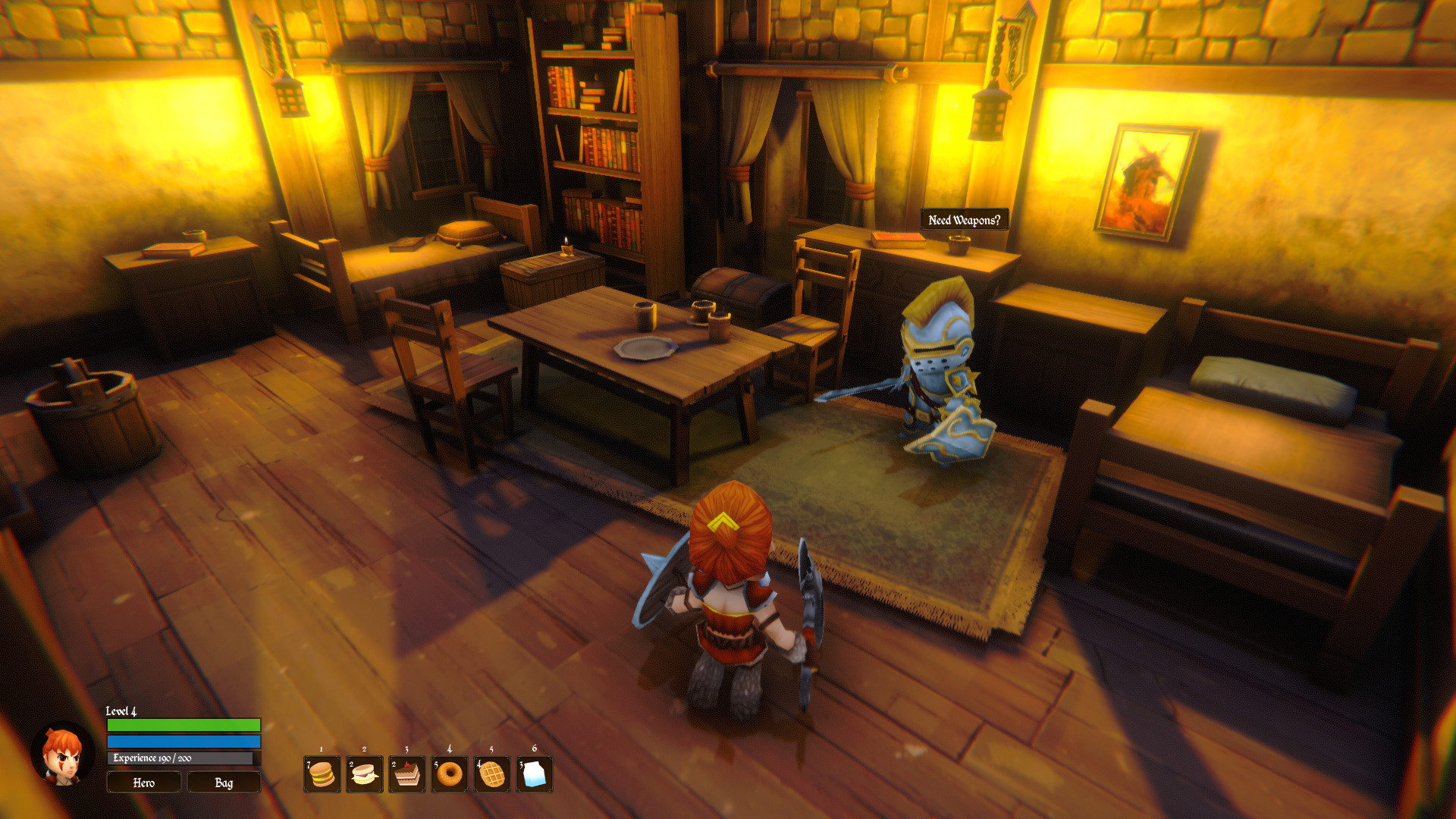The image size is (1456, 819).
Task: Select the cake slice in hotbar slot 3
Action: click(x=407, y=773)
